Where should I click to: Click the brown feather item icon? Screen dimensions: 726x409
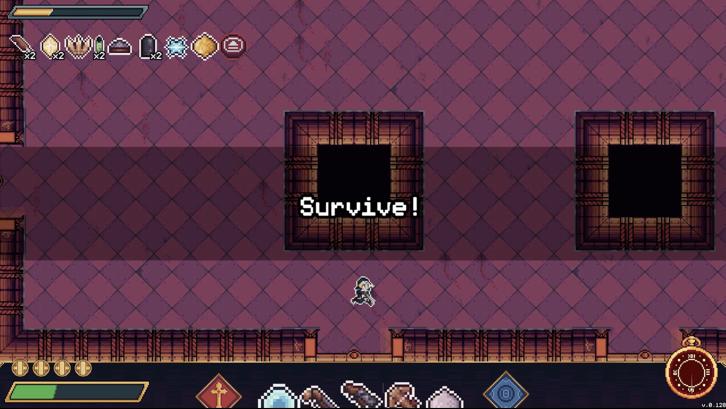tap(21, 45)
